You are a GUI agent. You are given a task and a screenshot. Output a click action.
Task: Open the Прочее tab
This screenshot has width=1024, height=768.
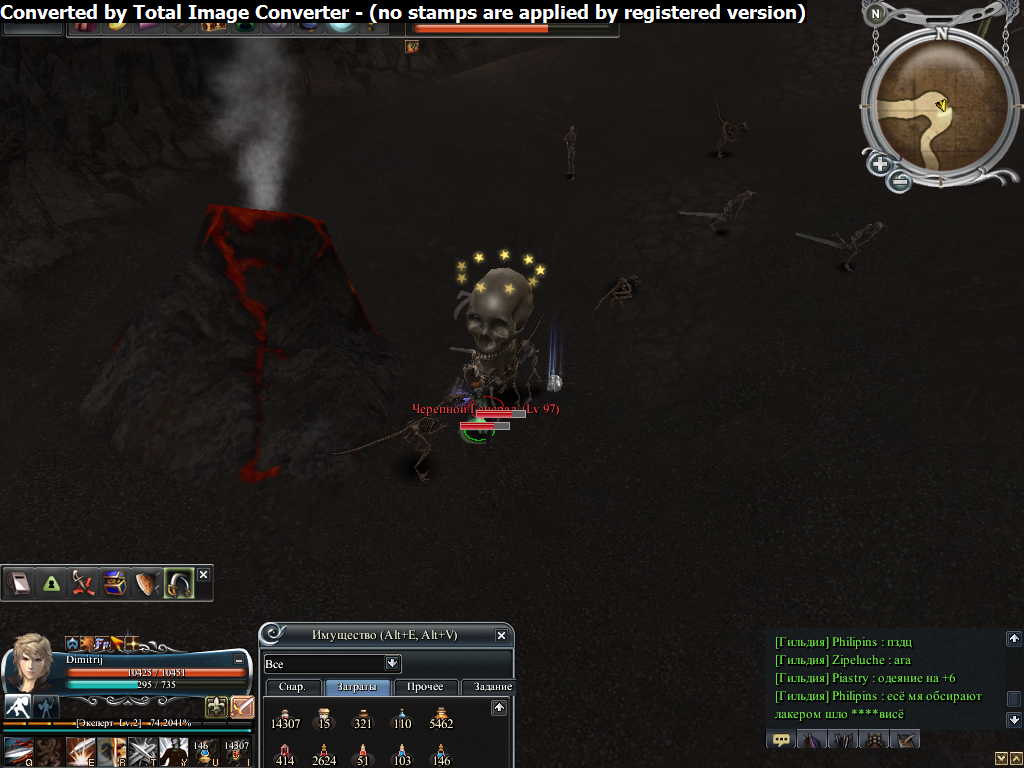pos(426,687)
